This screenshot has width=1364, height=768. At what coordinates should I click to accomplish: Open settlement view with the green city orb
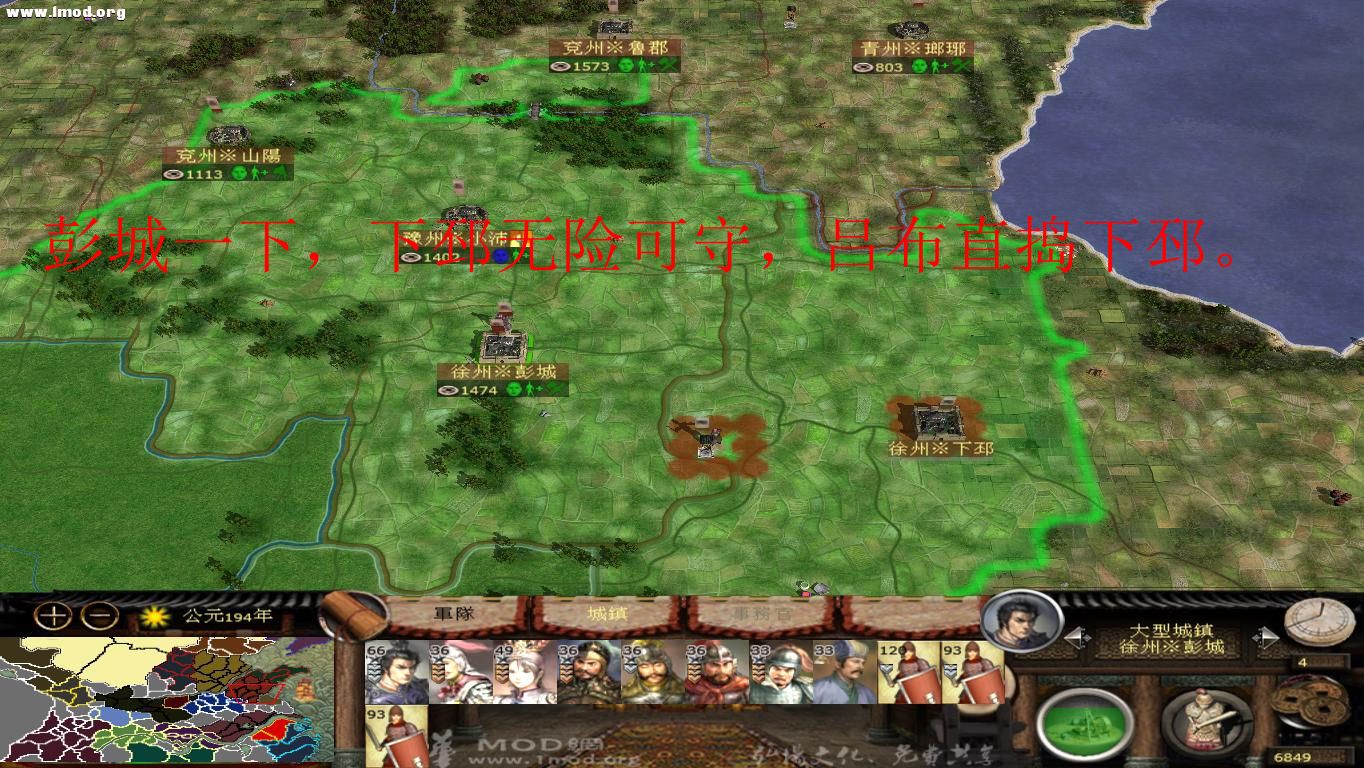(1087, 722)
